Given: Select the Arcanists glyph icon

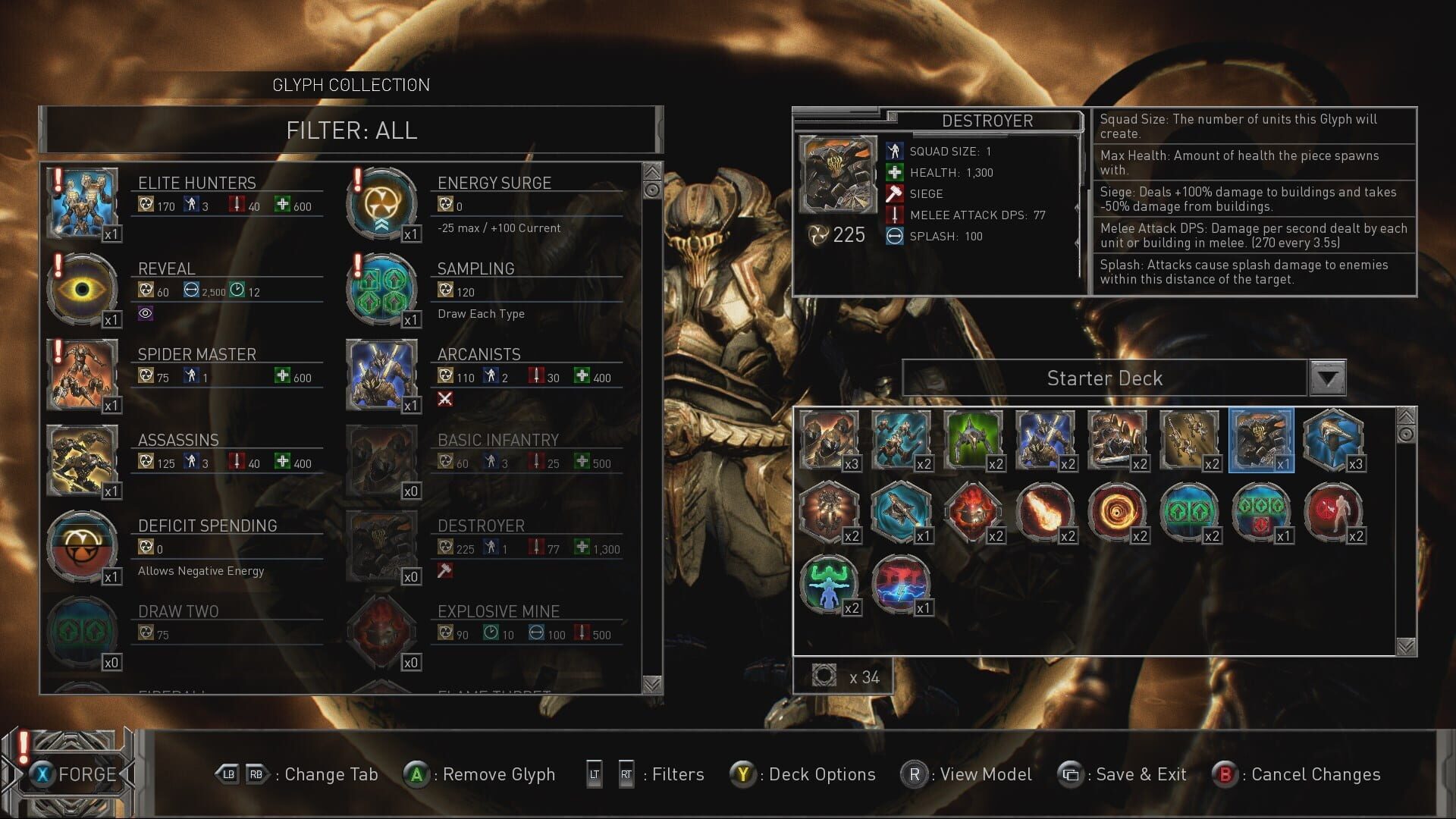Looking at the screenshot, I should [383, 375].
